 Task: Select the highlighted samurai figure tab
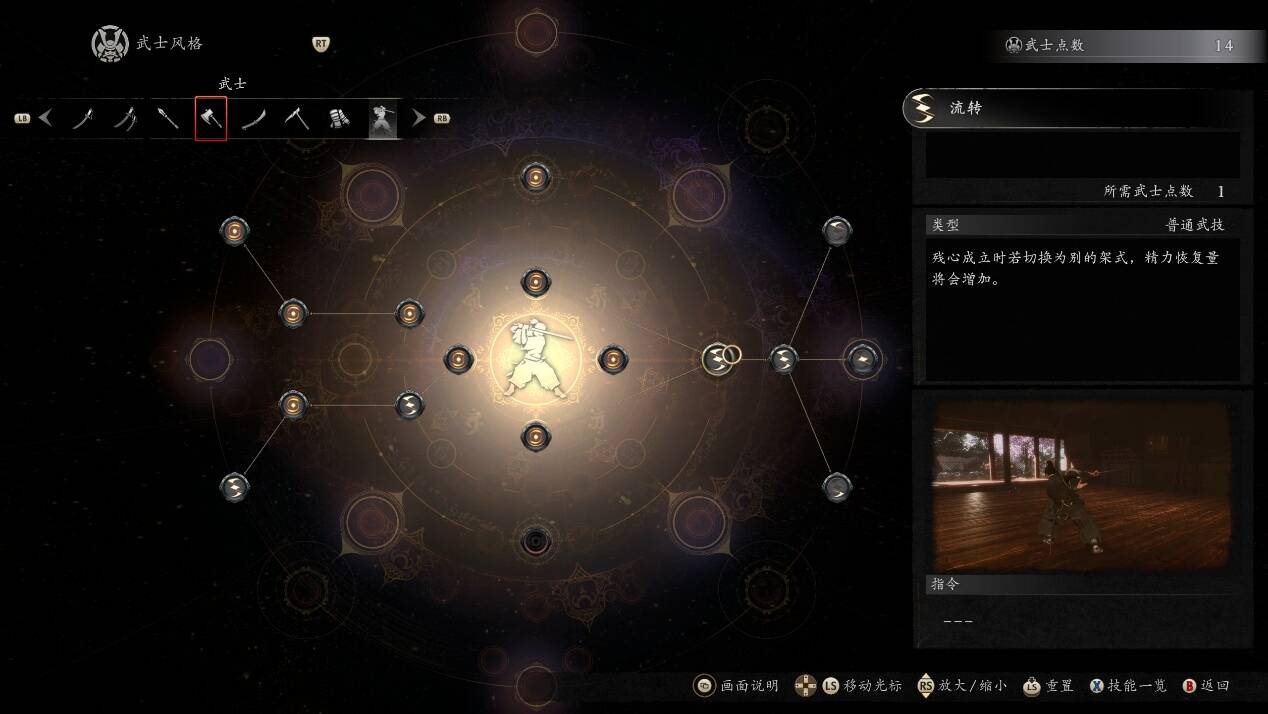coord(382,119)
